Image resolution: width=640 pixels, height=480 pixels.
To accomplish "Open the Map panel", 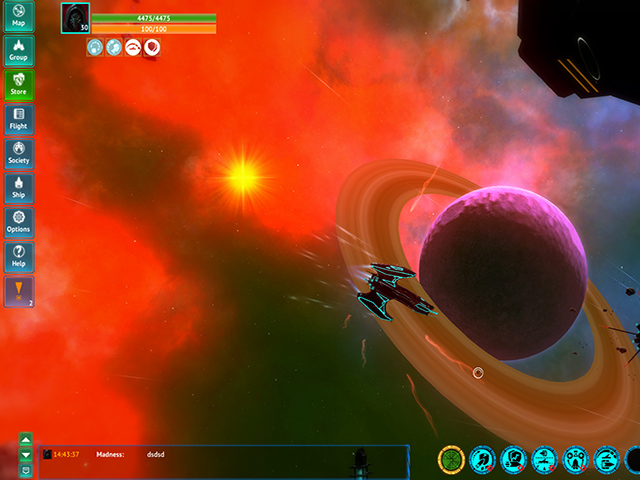I will (x=18, y=16).
